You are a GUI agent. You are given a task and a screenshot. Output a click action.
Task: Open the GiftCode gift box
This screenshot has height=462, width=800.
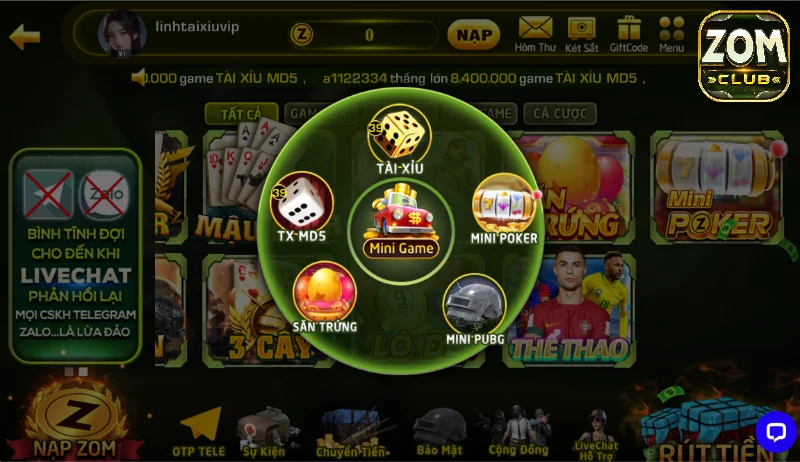point(628,33)
